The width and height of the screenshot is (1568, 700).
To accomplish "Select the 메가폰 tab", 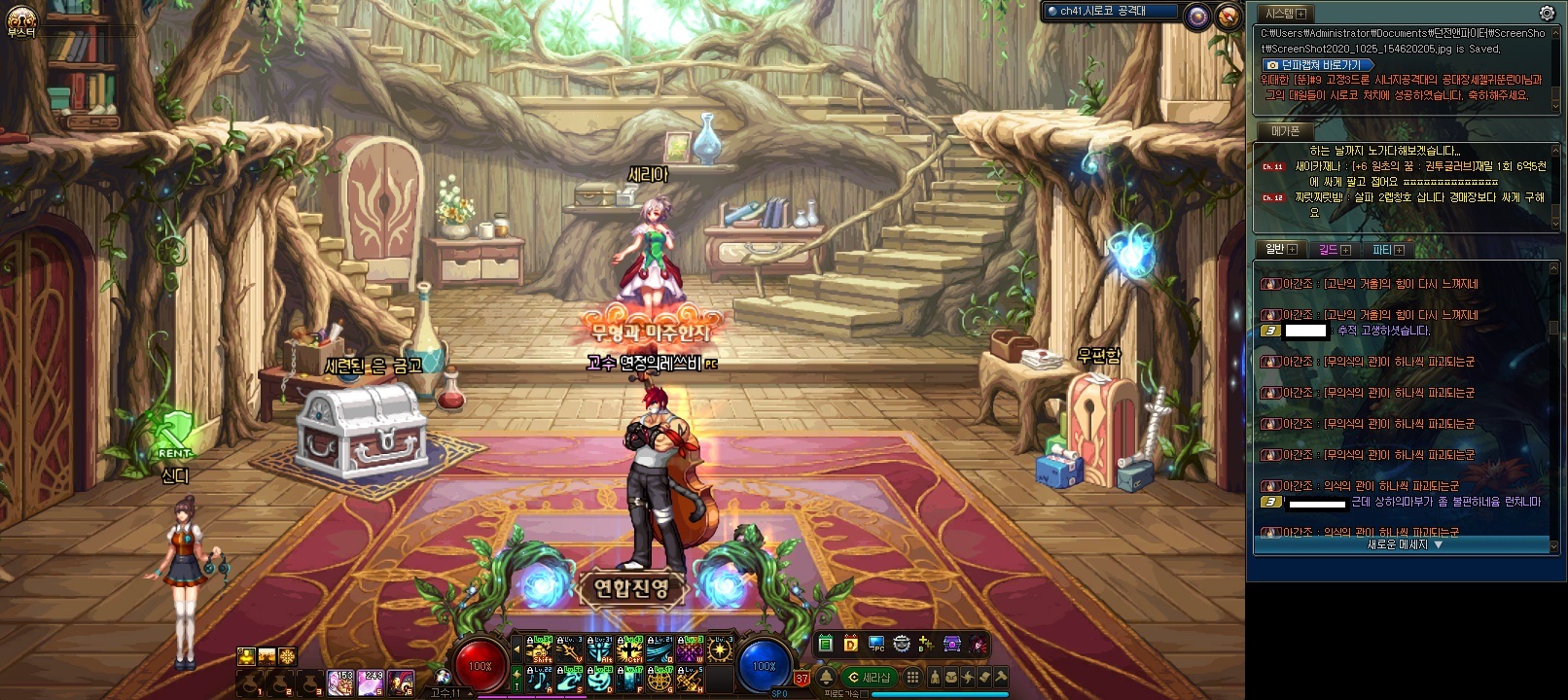I will (1285, 130).
